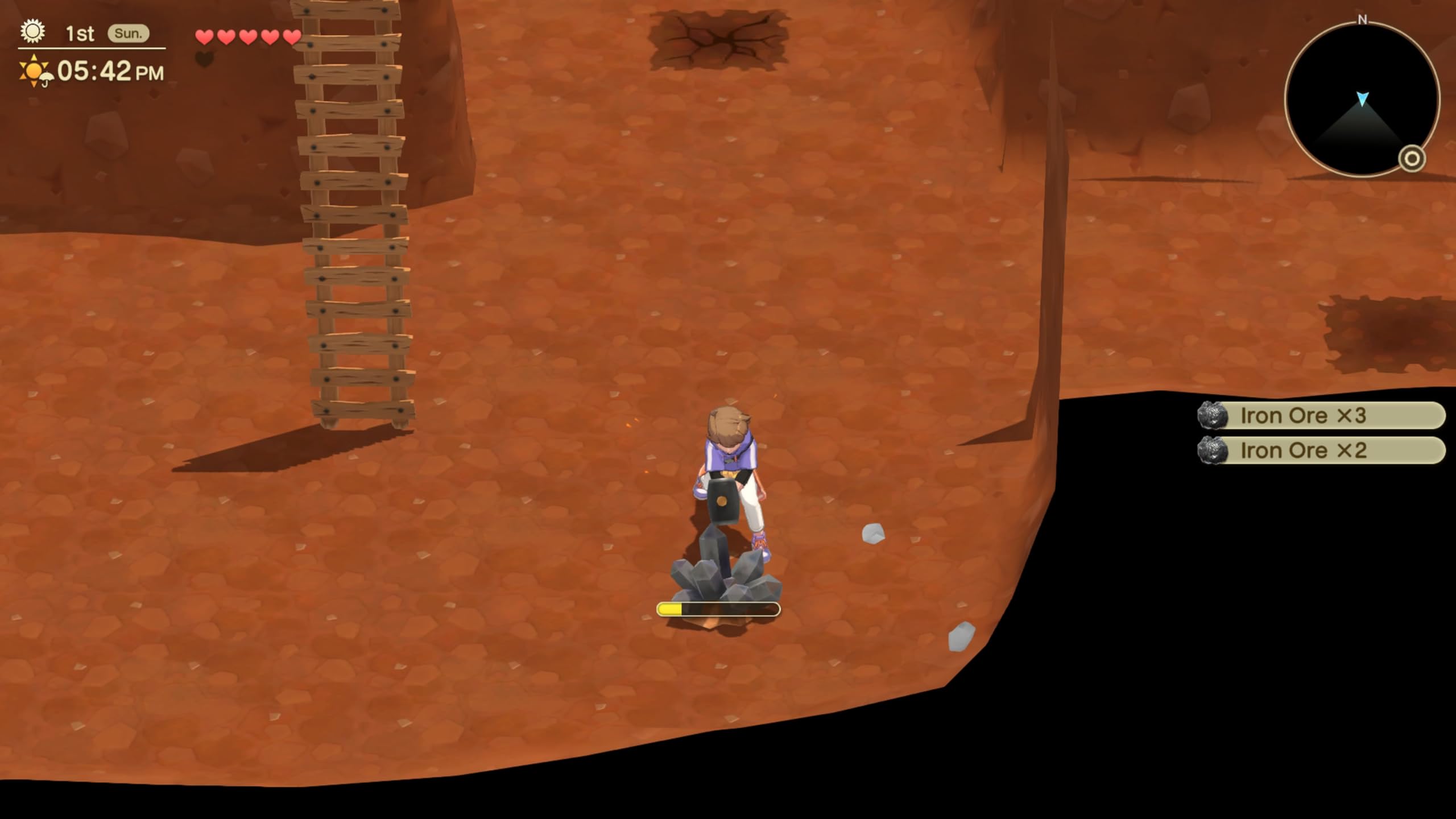Click the first red heart in the stamina row
The image size is (1456, 819).
pyautogui.click(x=205, y=35)
